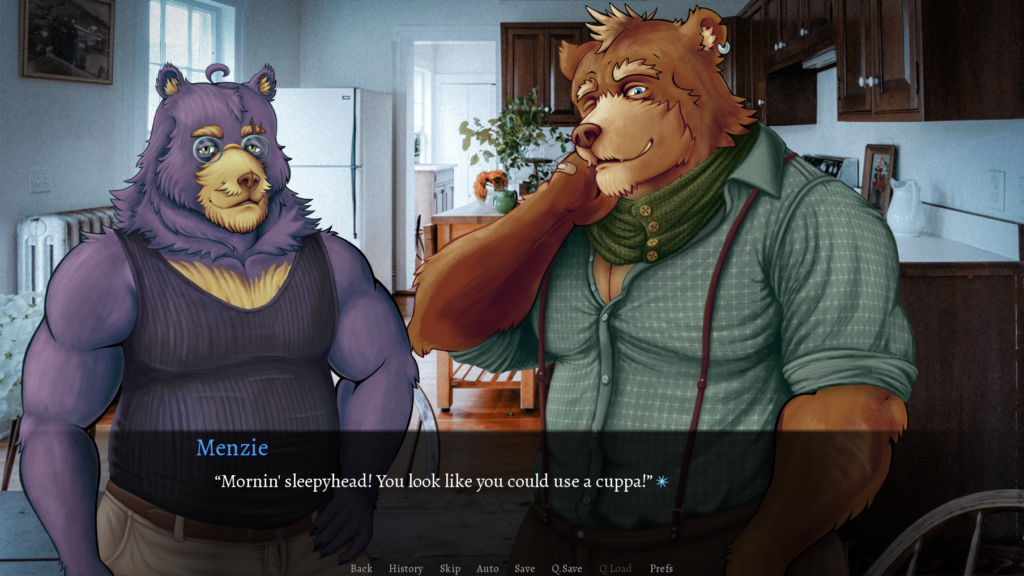Image resolution: width=1024 pixels, height=576 pixels.
Task: Toggle Skip mode for dialogue
Action: [x=450, y=568]
